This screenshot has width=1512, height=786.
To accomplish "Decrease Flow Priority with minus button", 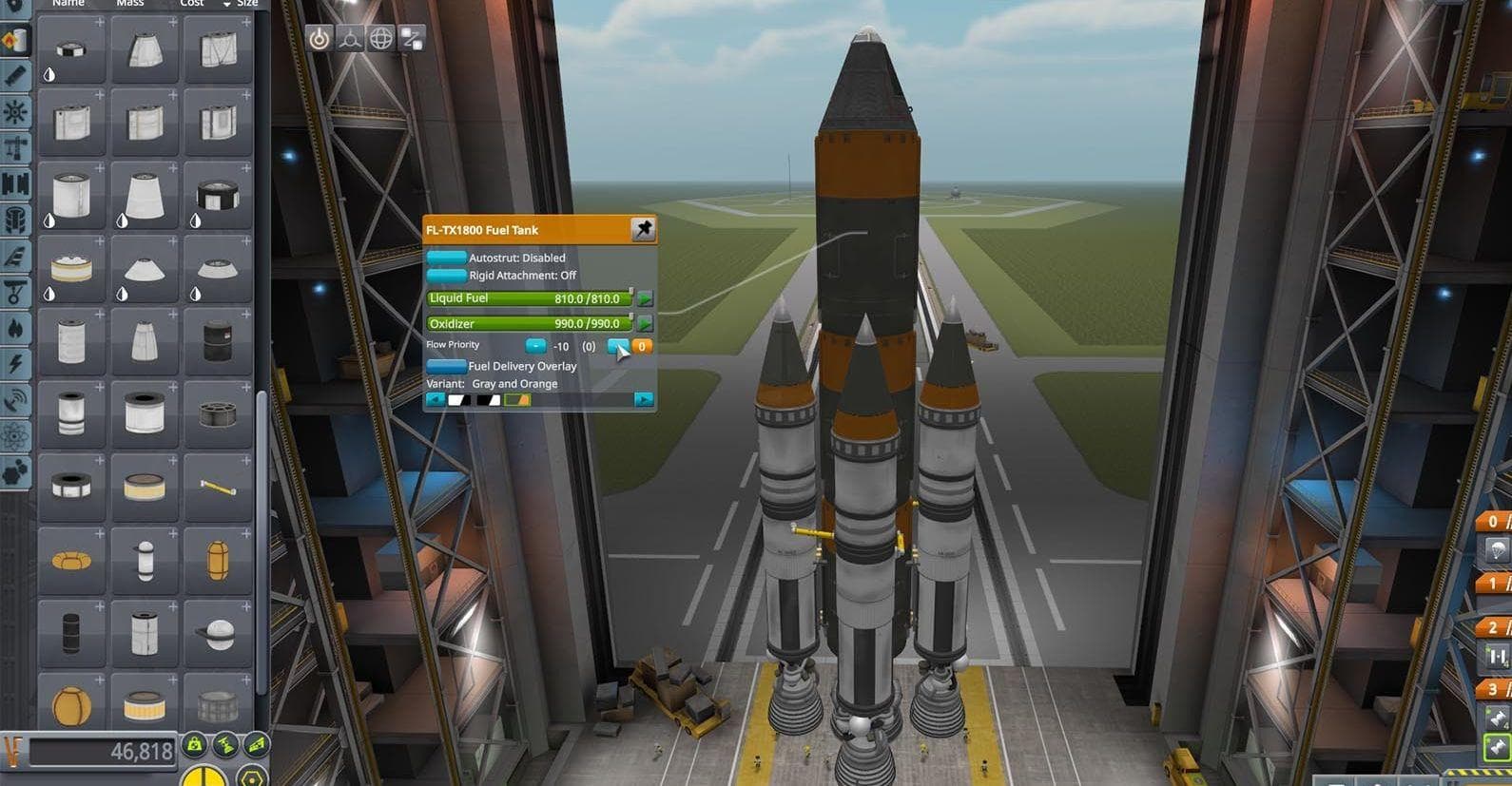I will point(535,346).
